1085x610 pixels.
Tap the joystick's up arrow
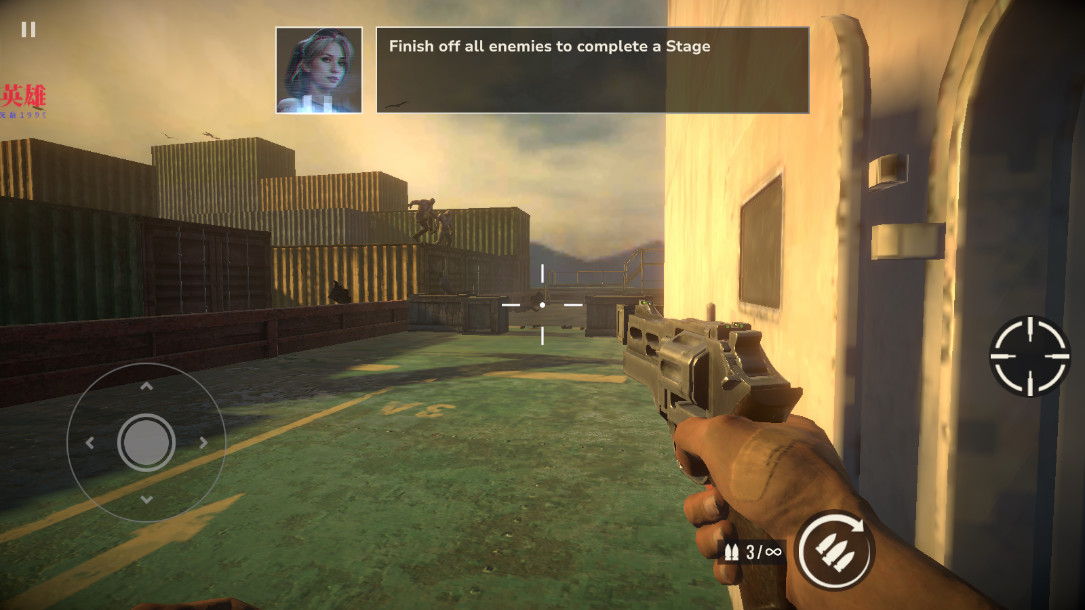[x=146, y=385]
